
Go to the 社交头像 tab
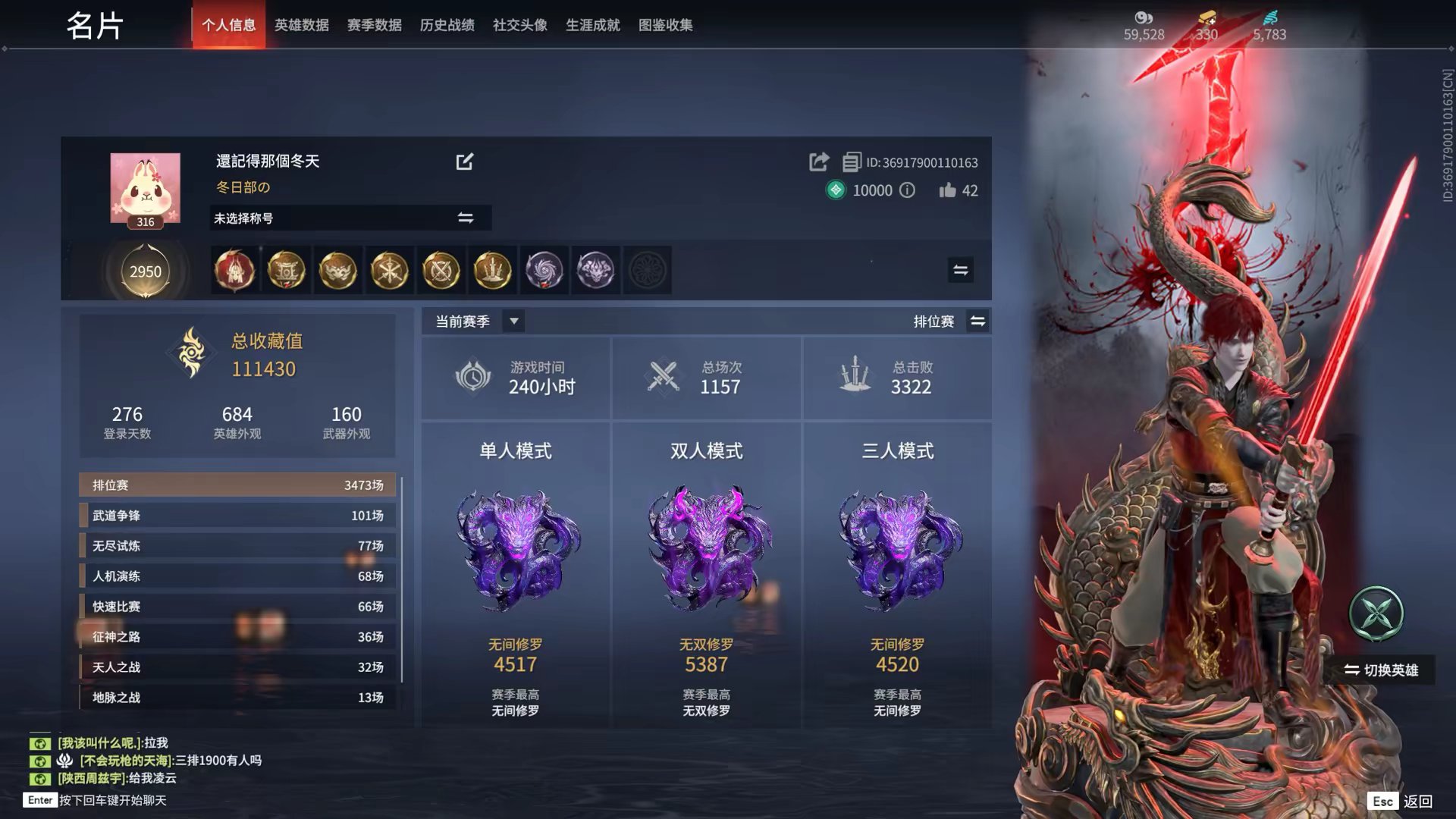click(x=519, y=25)
